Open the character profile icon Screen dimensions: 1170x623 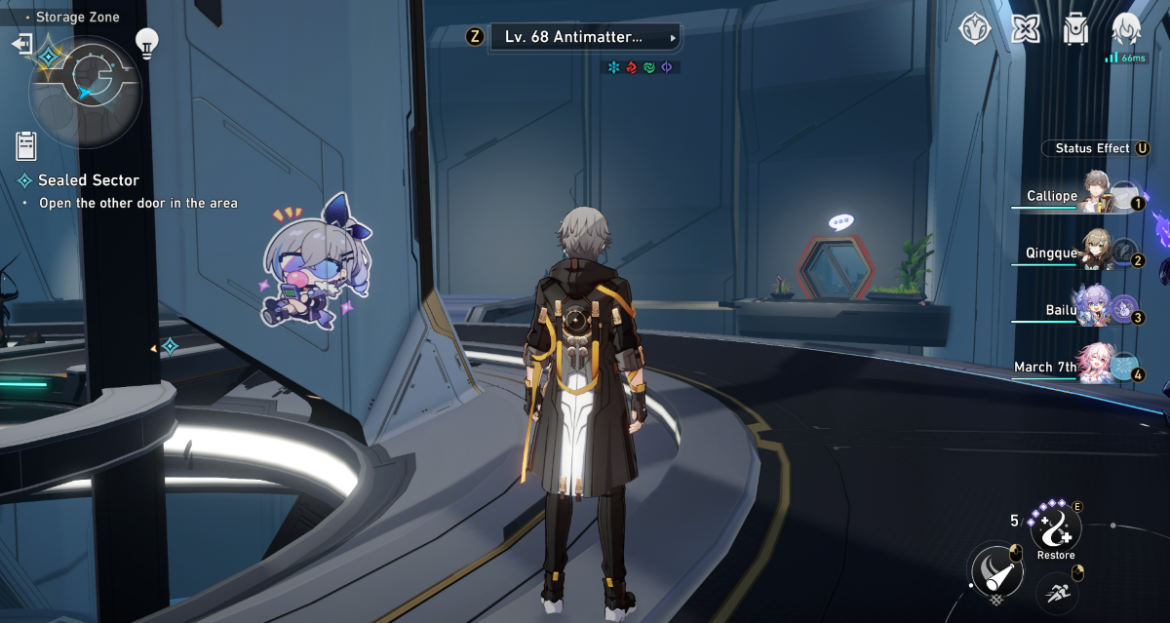(1127, 29)
